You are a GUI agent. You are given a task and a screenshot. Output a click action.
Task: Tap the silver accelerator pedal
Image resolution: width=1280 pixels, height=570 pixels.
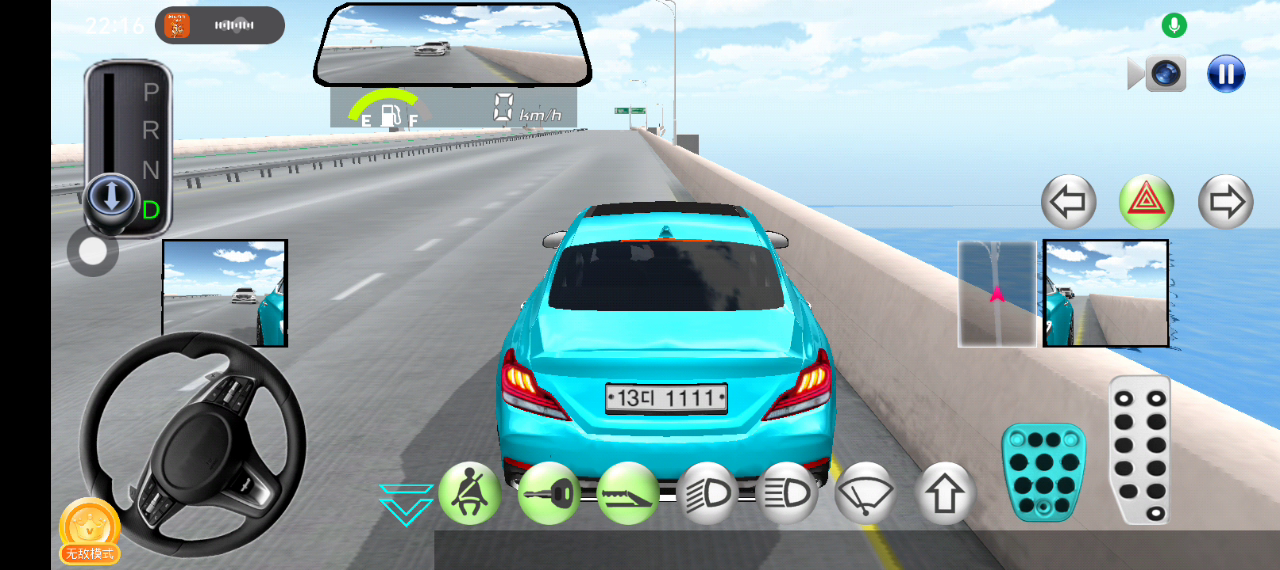[1140, 450]
